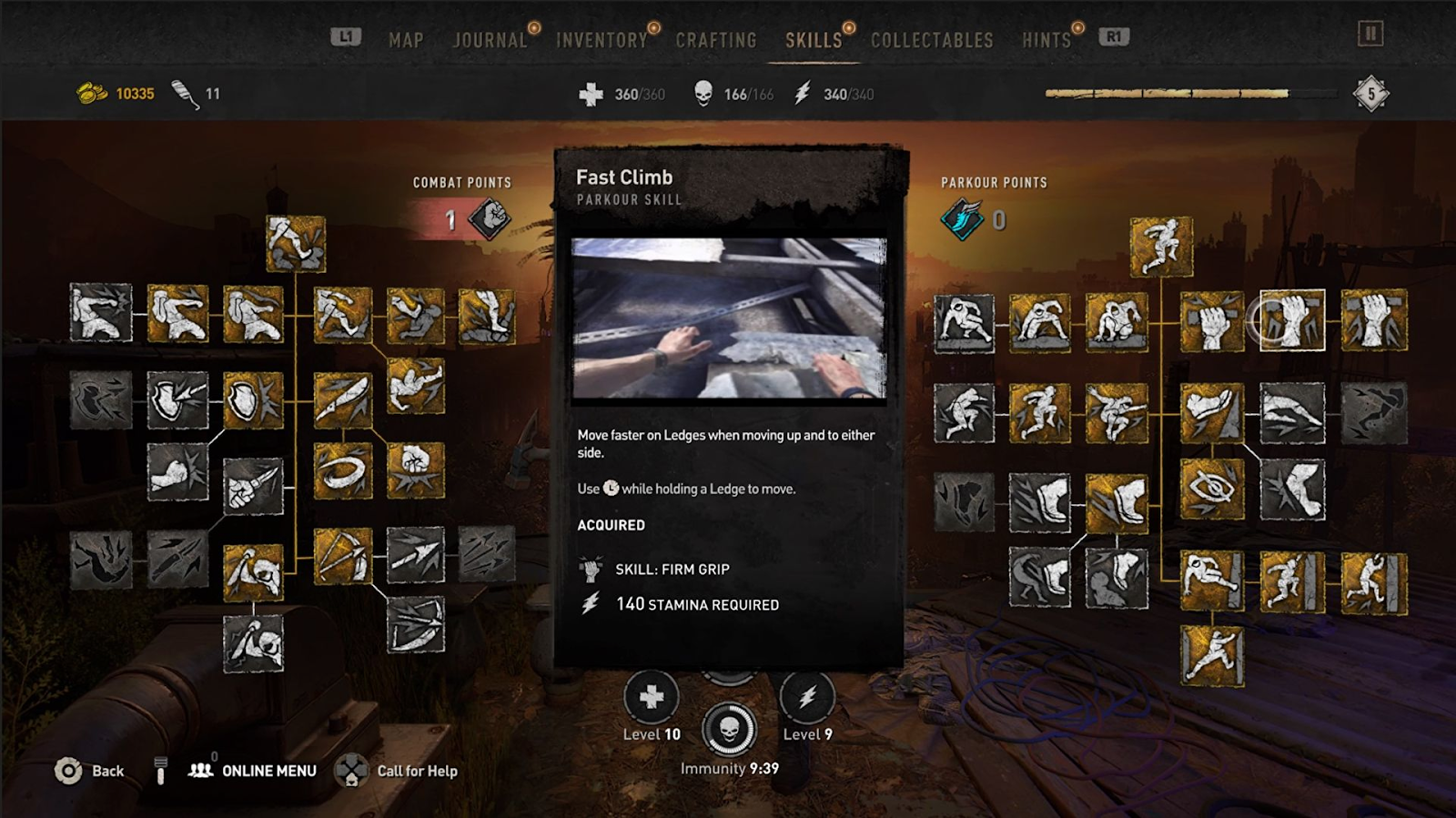Select the eye-shaped parkour skill icon
This screenshot has width=1456, height=818.
point(1212,489)
